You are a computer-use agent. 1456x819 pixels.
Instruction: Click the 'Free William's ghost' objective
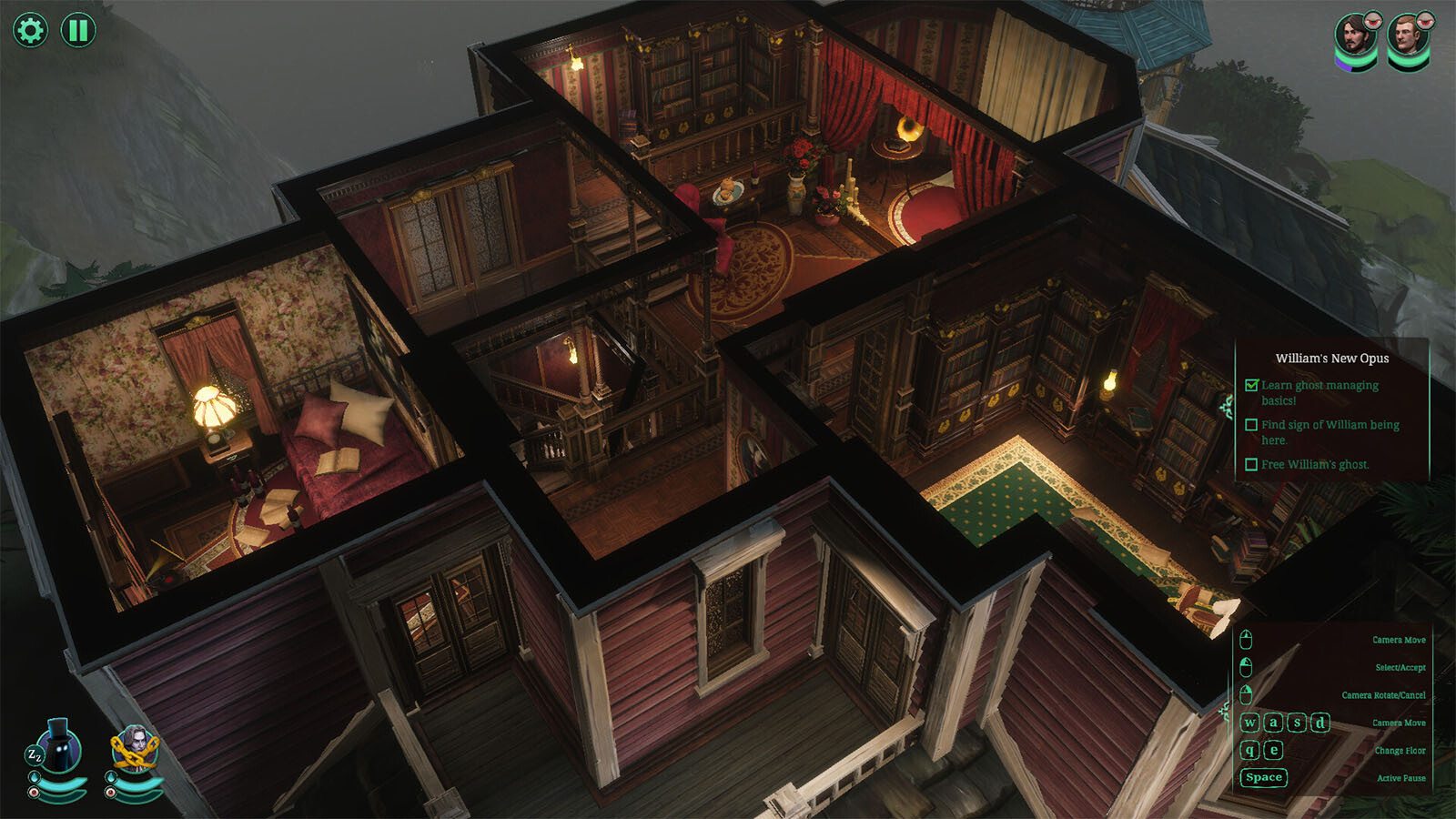[1314, 464]
